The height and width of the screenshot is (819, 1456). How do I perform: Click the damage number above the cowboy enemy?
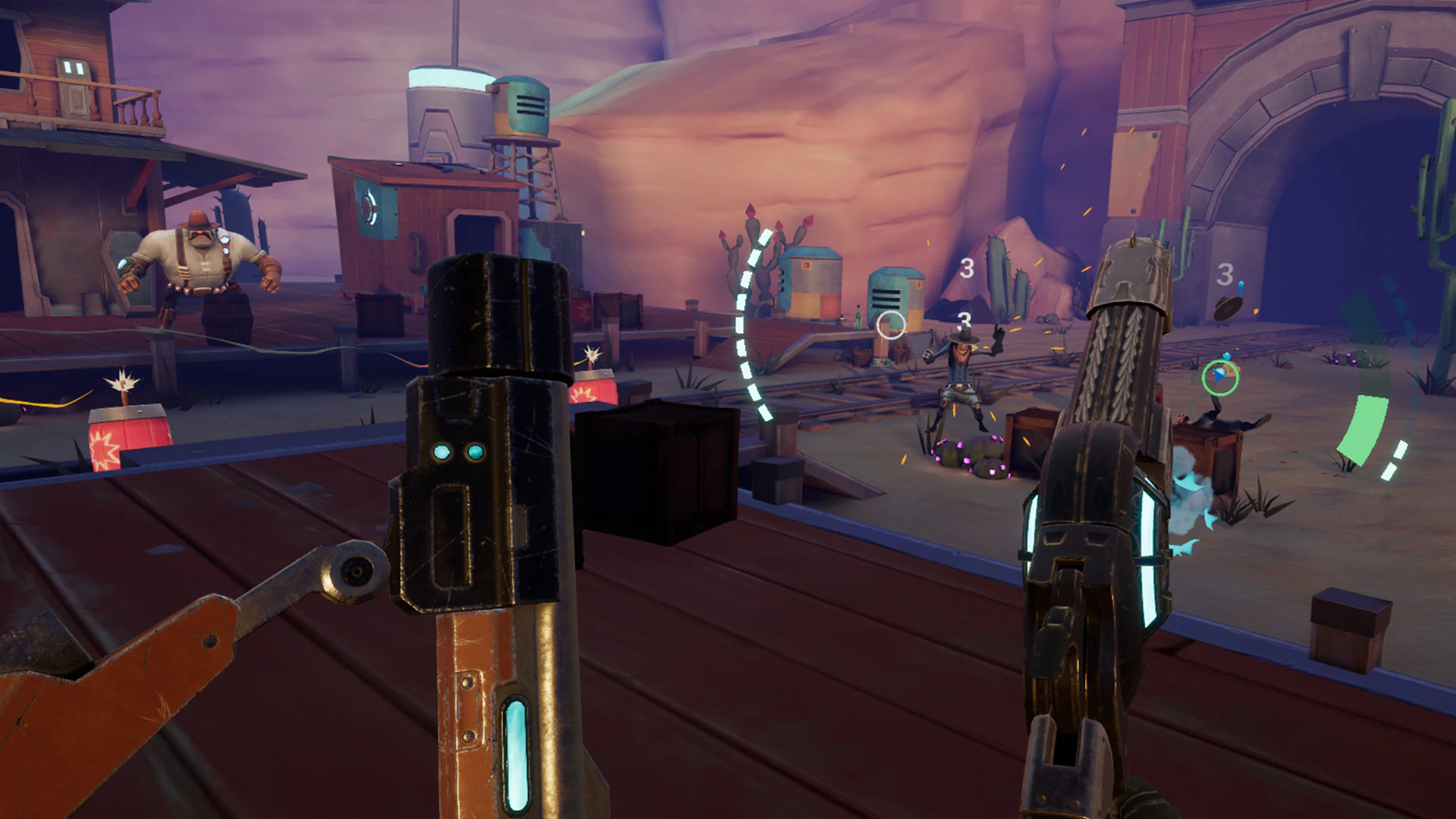[x=964, y=322]
